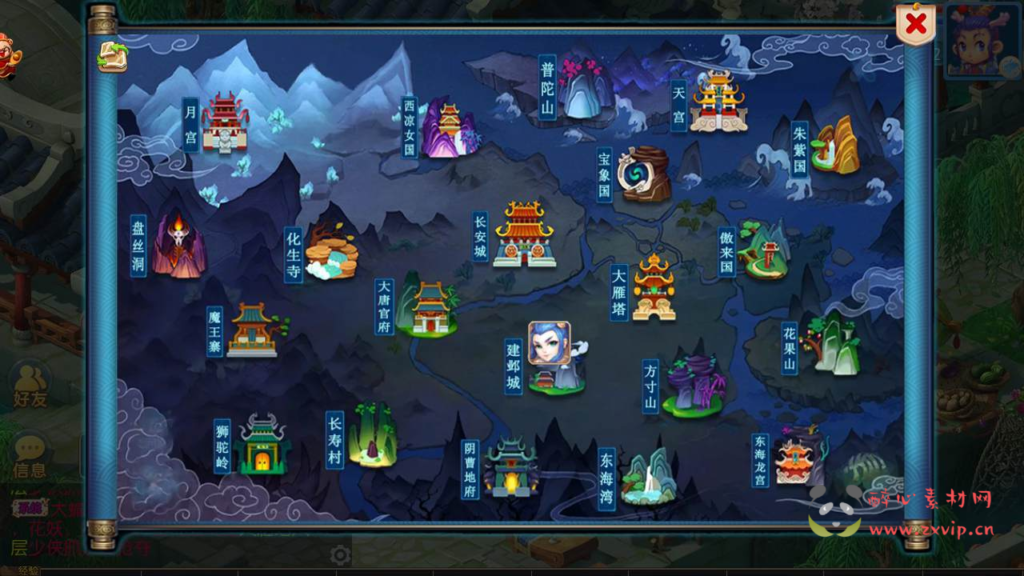The height and width of the screenshot is (576, 1024).
Task: Choose 傲来国 island destination
Action: (765, 249)
